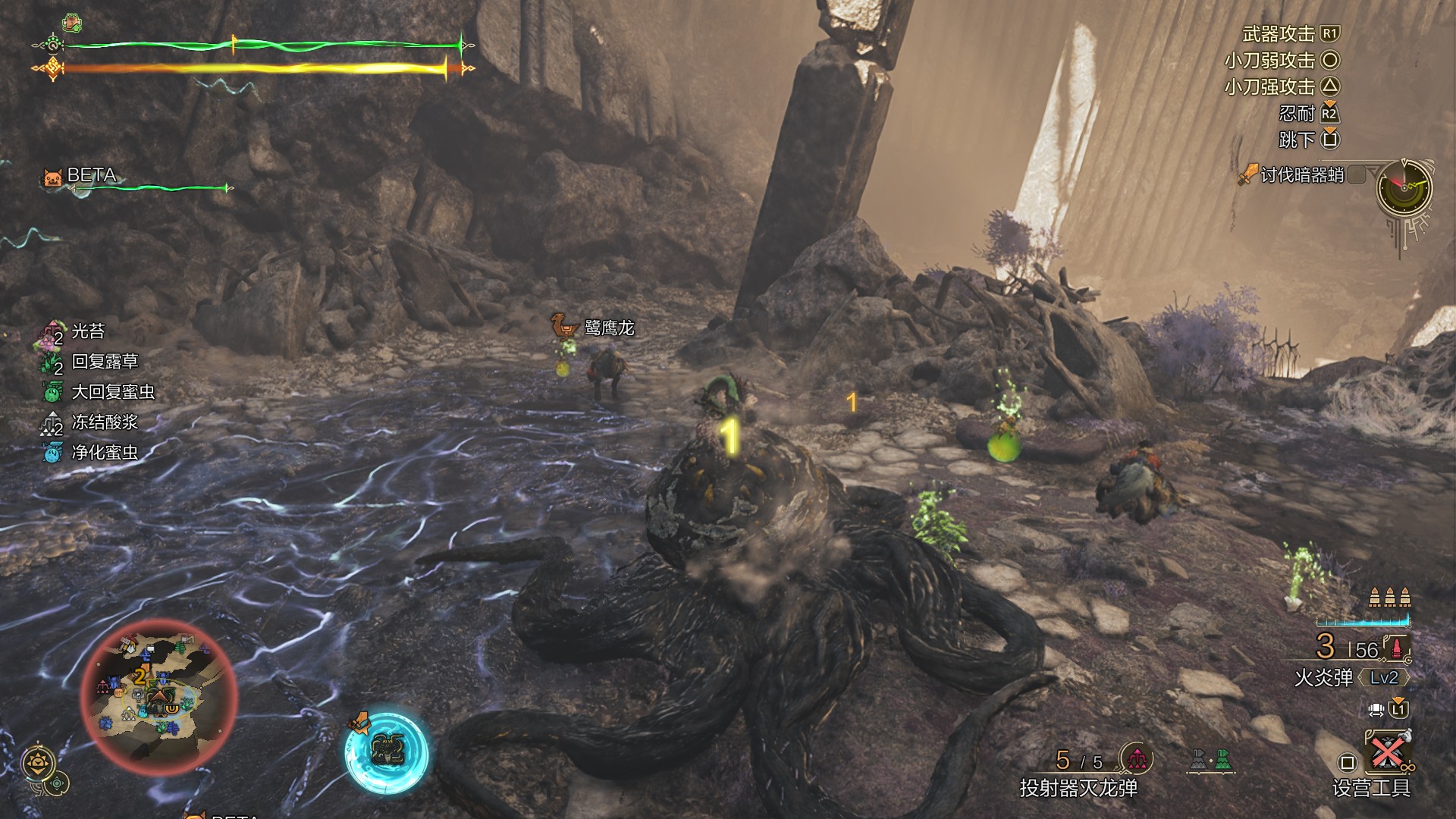Activate the glowing blue mount skill icon
Image resolution: width=1456 pixels, height=819 pixels.
click(387, 751)
